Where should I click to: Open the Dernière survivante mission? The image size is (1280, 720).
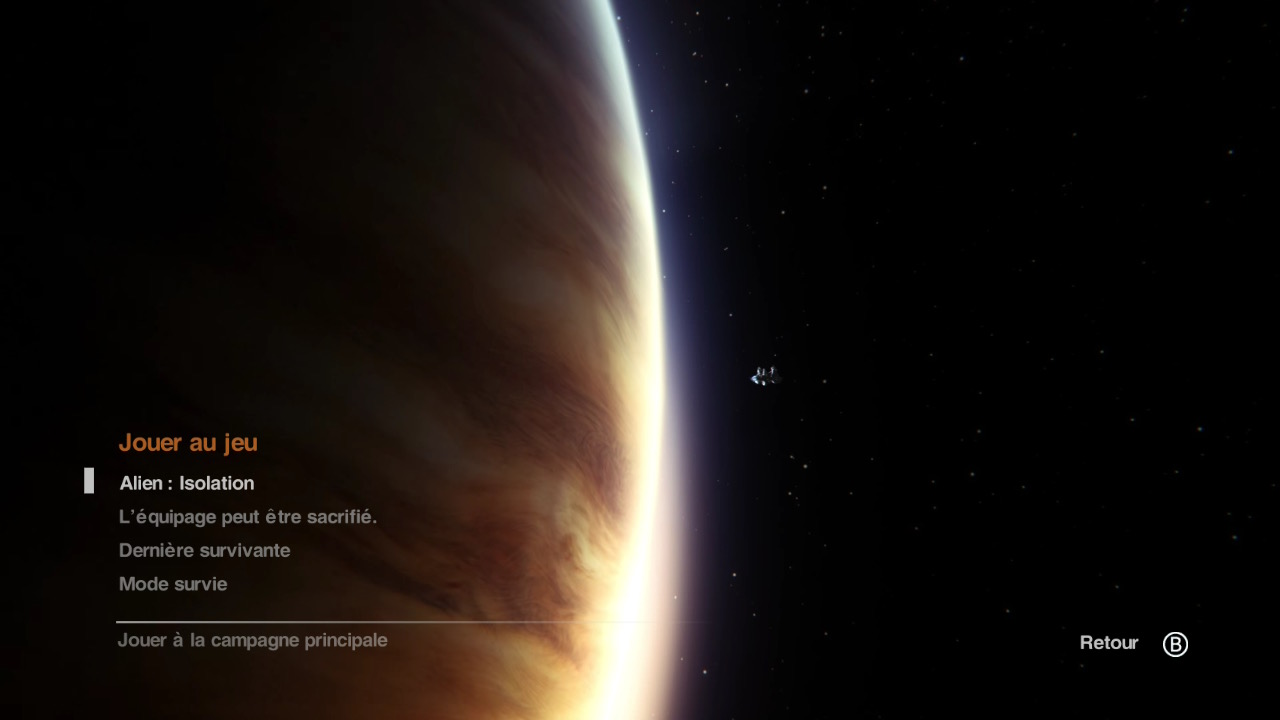pyautogui.click(x=204, y=550)
